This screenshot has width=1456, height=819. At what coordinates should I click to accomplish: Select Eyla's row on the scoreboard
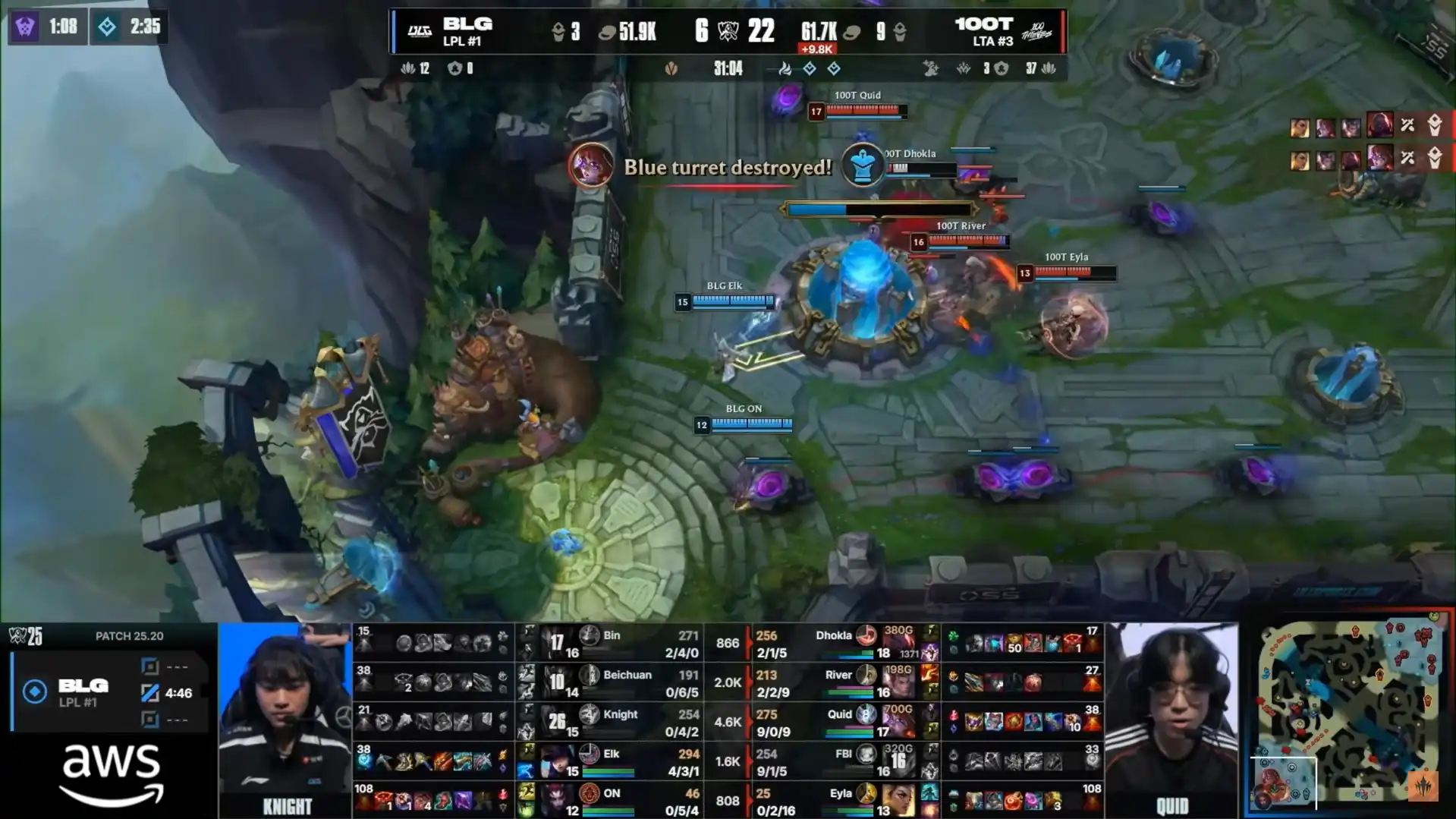pos(842,801)
